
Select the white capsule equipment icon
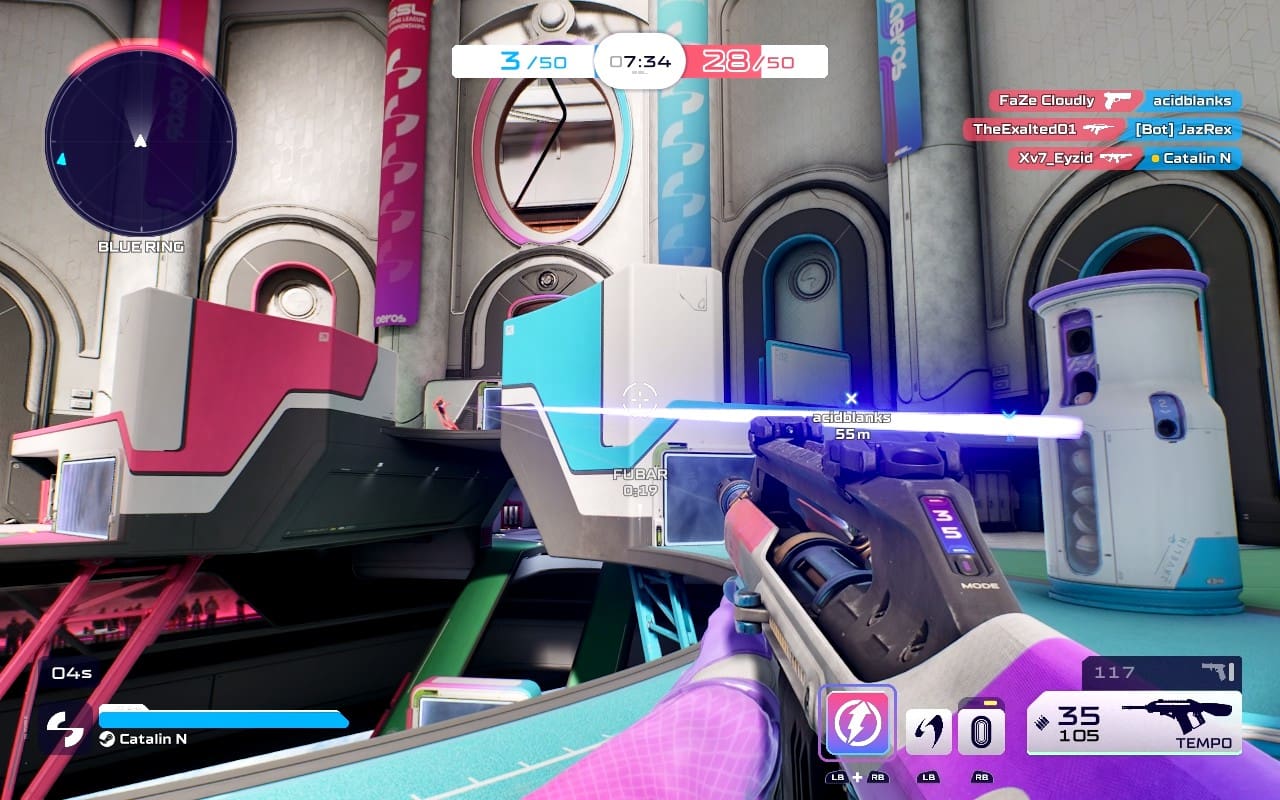[981, 731]
